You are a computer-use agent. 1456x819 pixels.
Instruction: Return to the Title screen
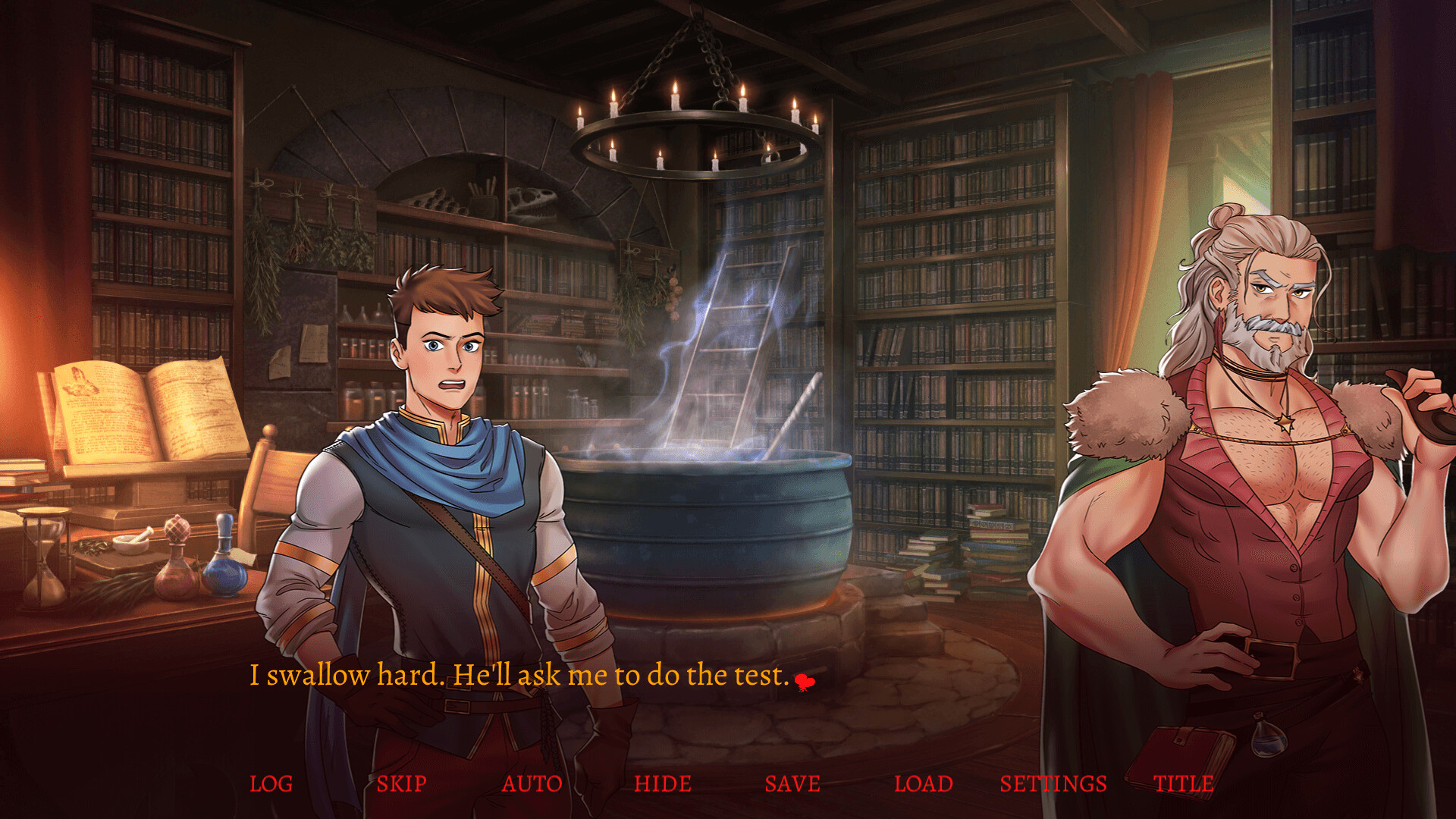1185,784
